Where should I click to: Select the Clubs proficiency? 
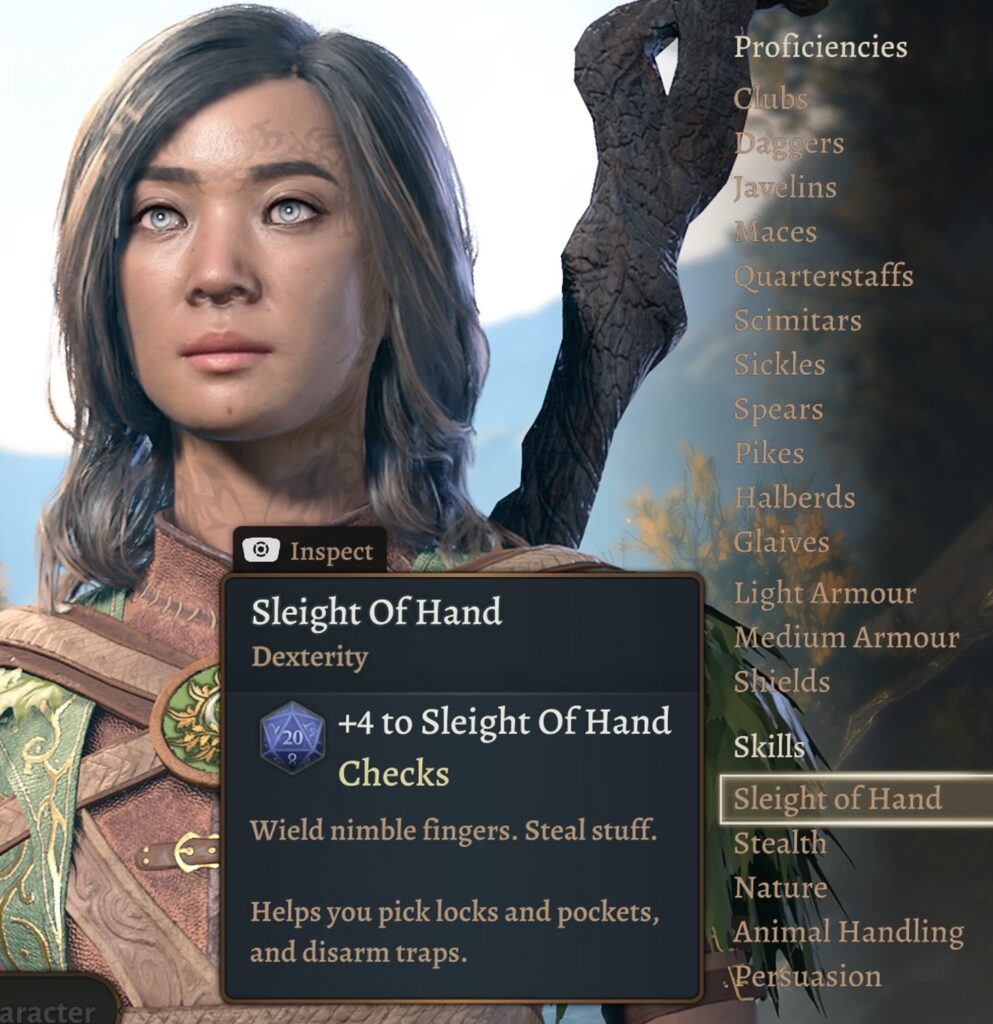[770, 99]
